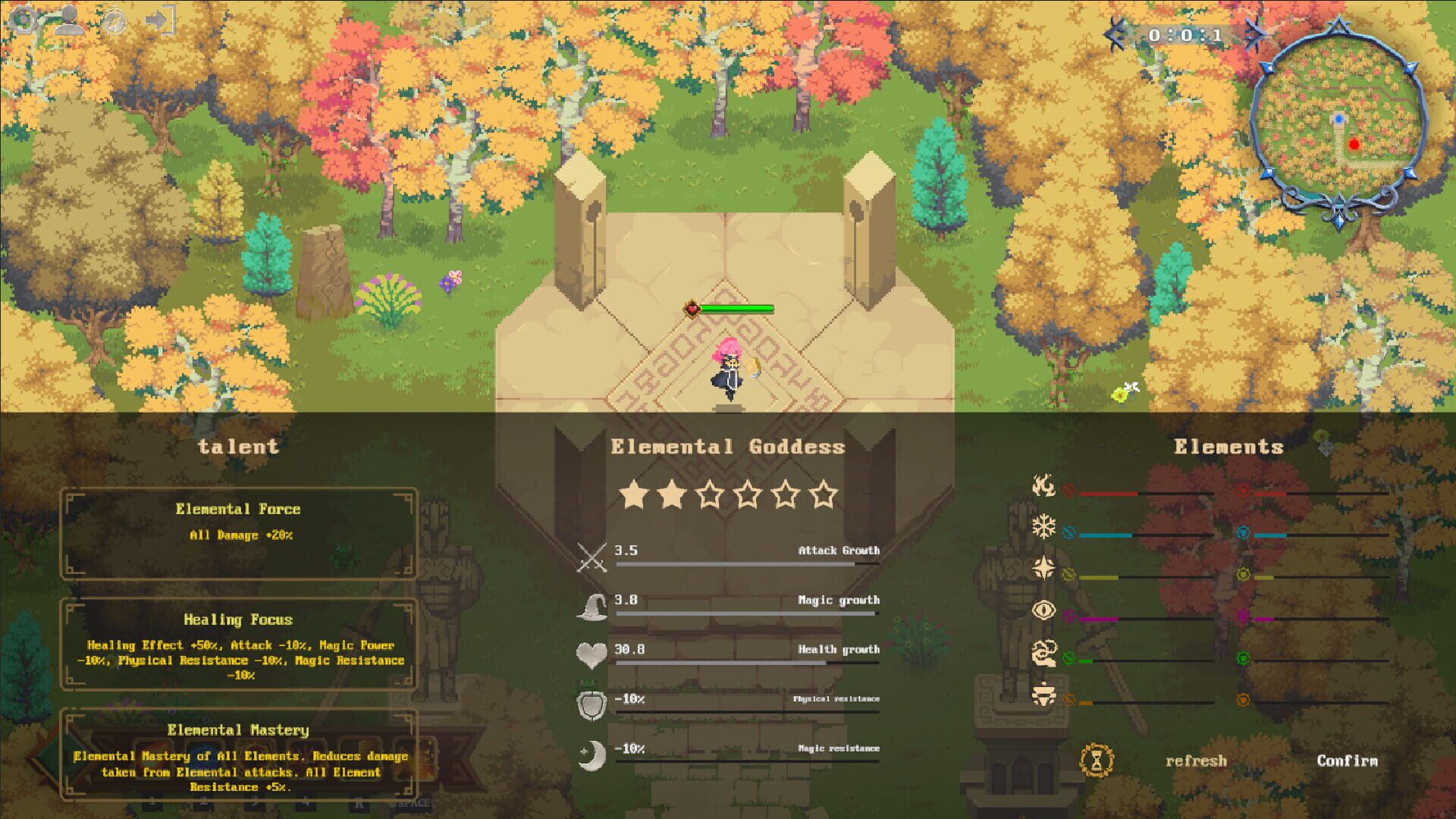Click the hourglass refresh icon
Viewport: 1456px width, 819px height.
pyautogui.click(x=1095, y=760)
